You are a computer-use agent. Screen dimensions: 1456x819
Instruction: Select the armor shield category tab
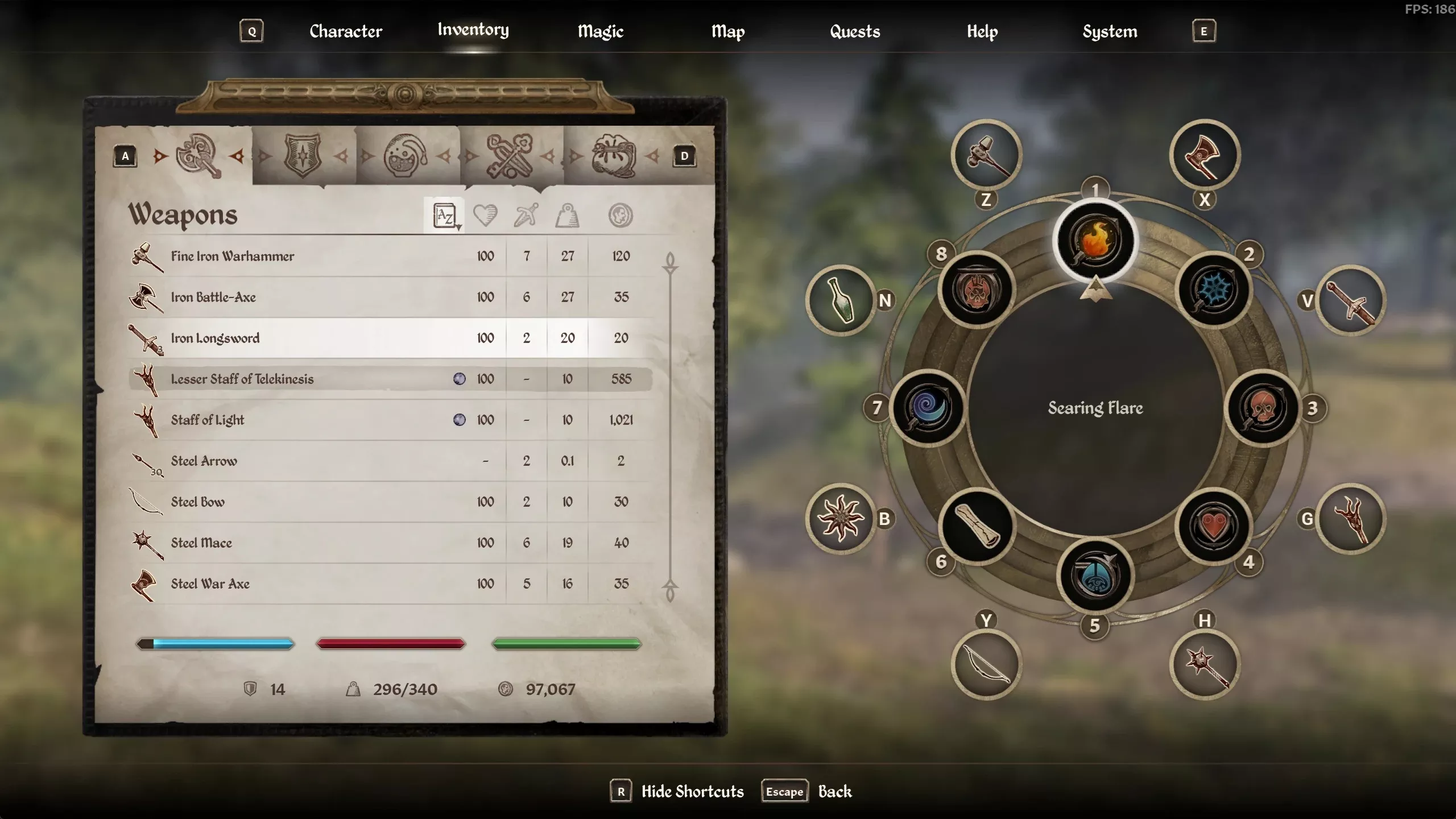pos(303,155)
